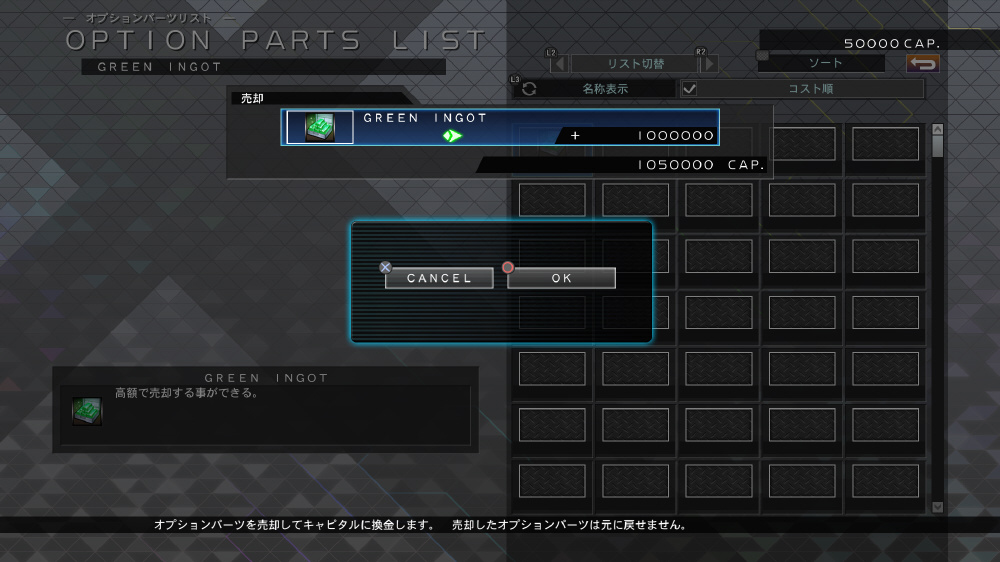Confirm the sale with OK
This screenshot has height=562, width=1000.
(561, 278)
